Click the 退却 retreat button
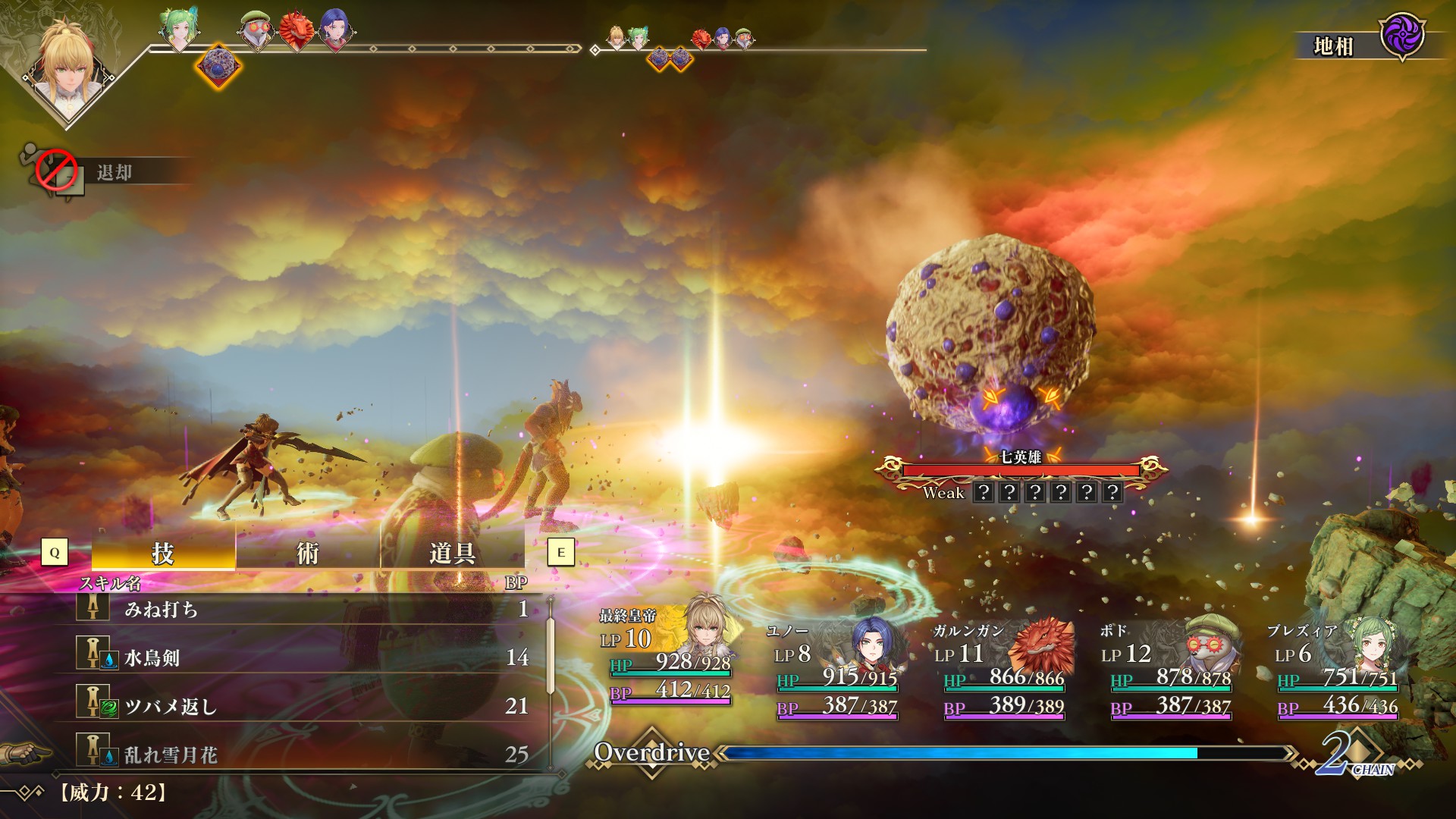 pos(114,173)
